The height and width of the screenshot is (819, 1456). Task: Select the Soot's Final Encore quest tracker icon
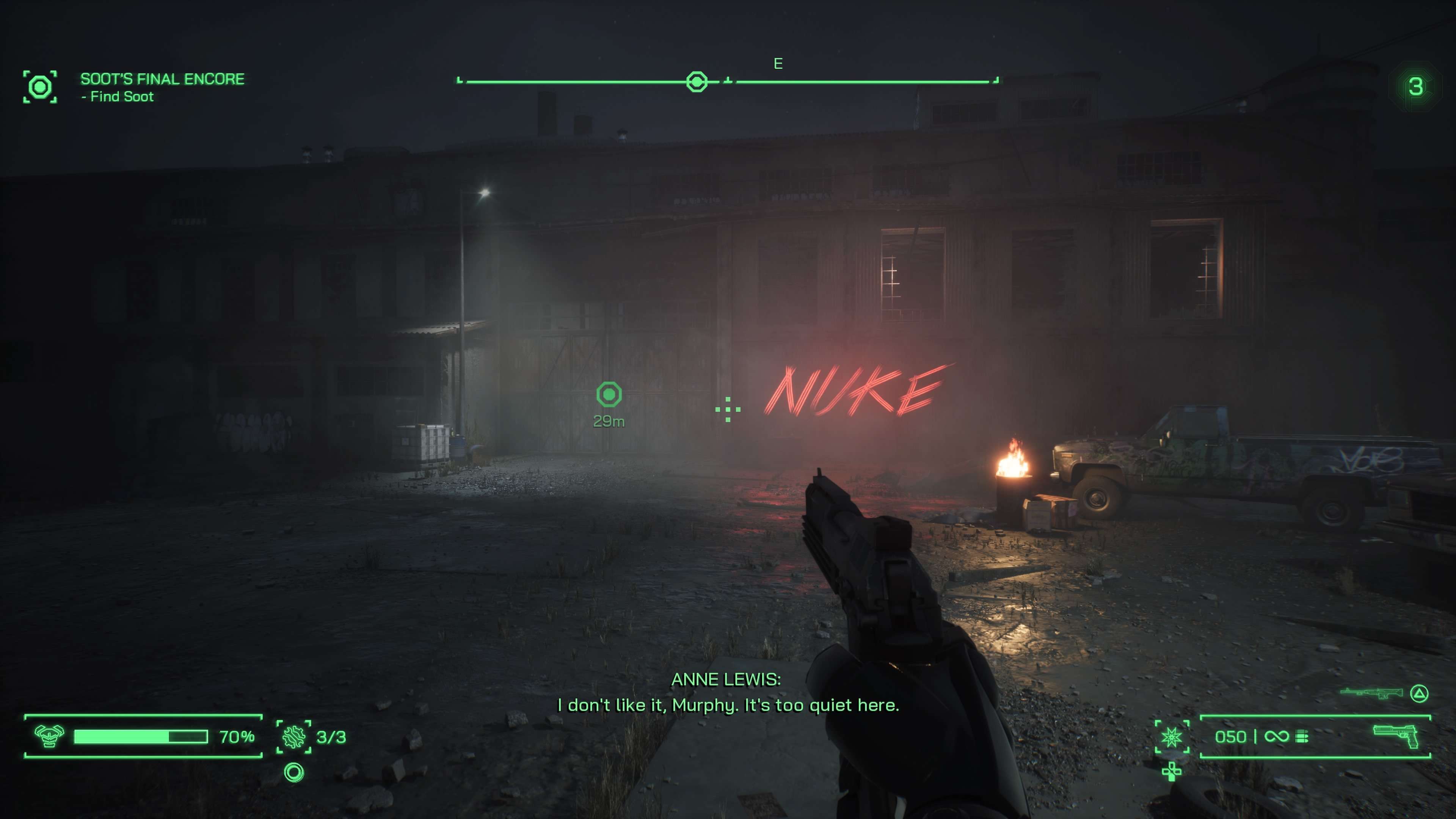click(x=40, y=87)
